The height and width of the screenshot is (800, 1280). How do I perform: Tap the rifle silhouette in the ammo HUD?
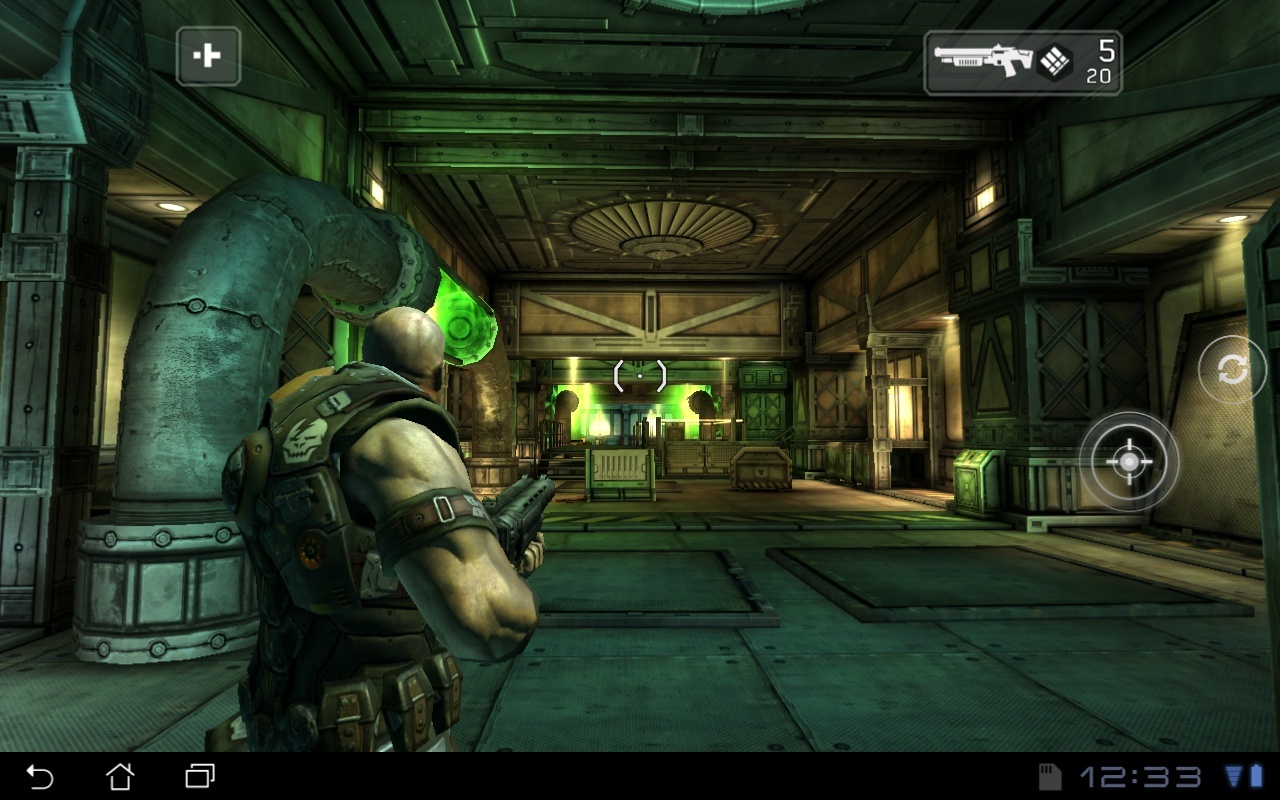pyautogui.click(x=985, y=58)
